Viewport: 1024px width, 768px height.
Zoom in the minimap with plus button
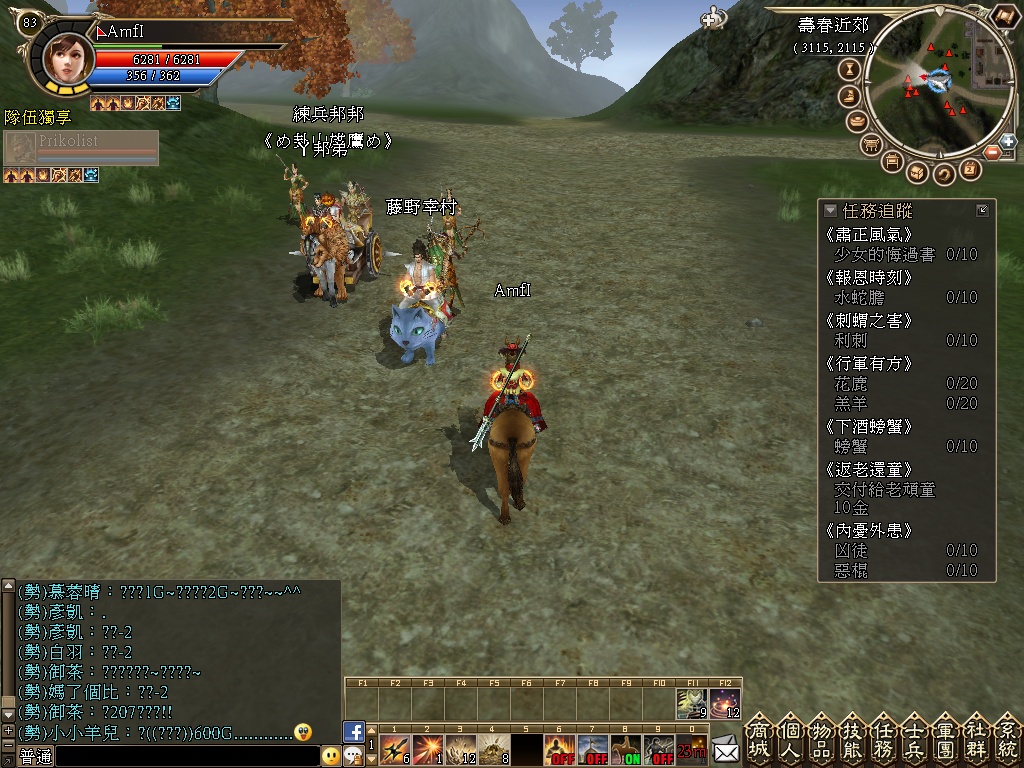tap(1006, 141)
